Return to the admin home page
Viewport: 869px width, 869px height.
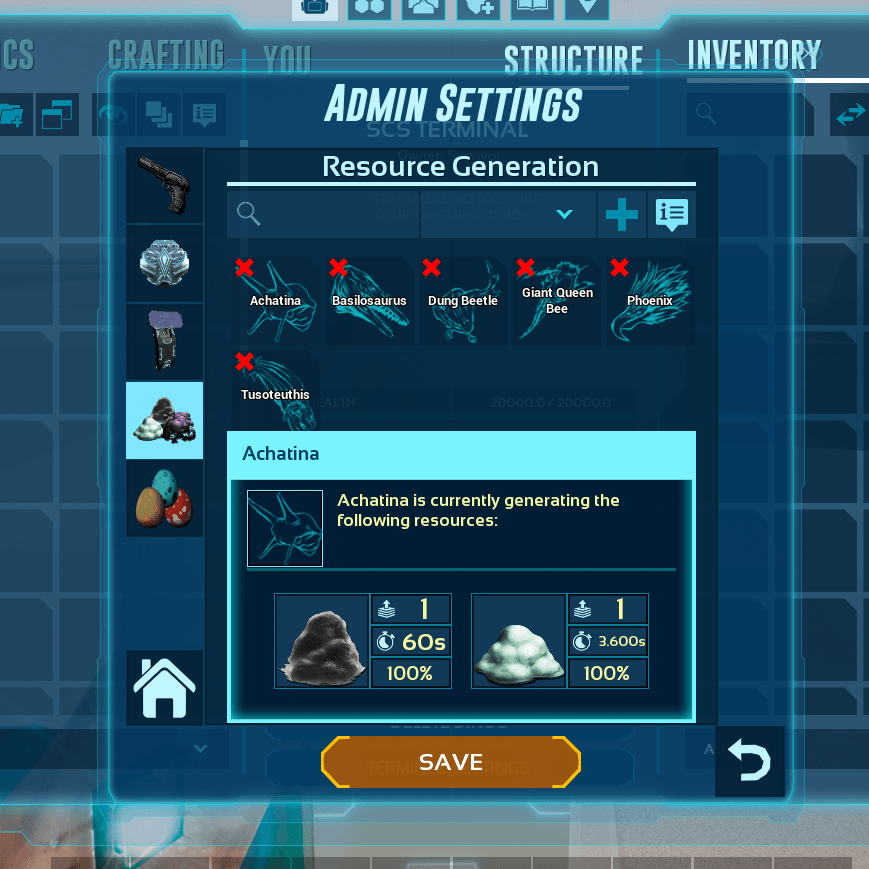pos(164,687)
